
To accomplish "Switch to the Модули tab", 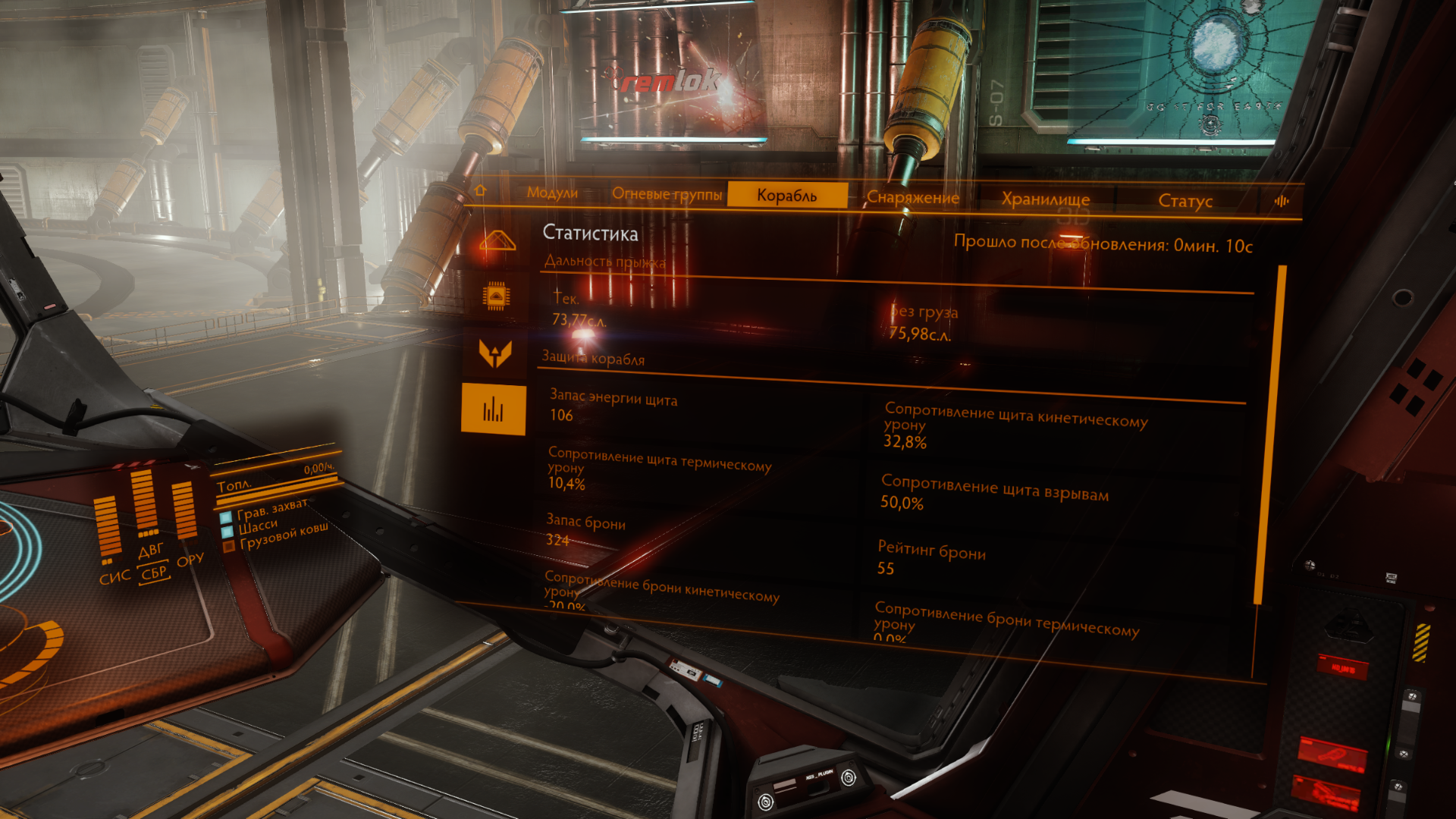I will click(x=552, y=193).
